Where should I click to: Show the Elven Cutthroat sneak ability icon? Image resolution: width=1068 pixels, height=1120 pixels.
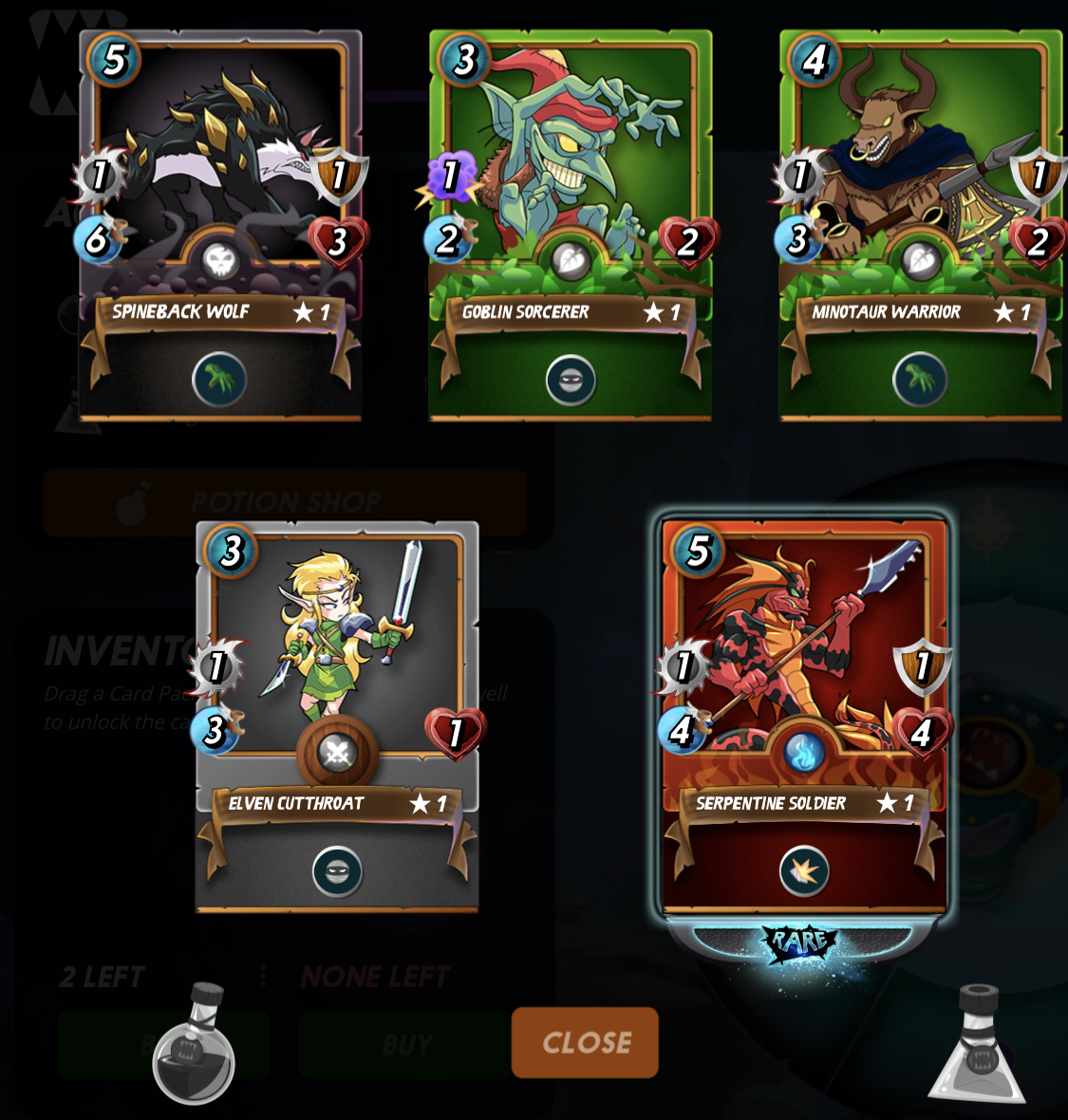(337, 871)
